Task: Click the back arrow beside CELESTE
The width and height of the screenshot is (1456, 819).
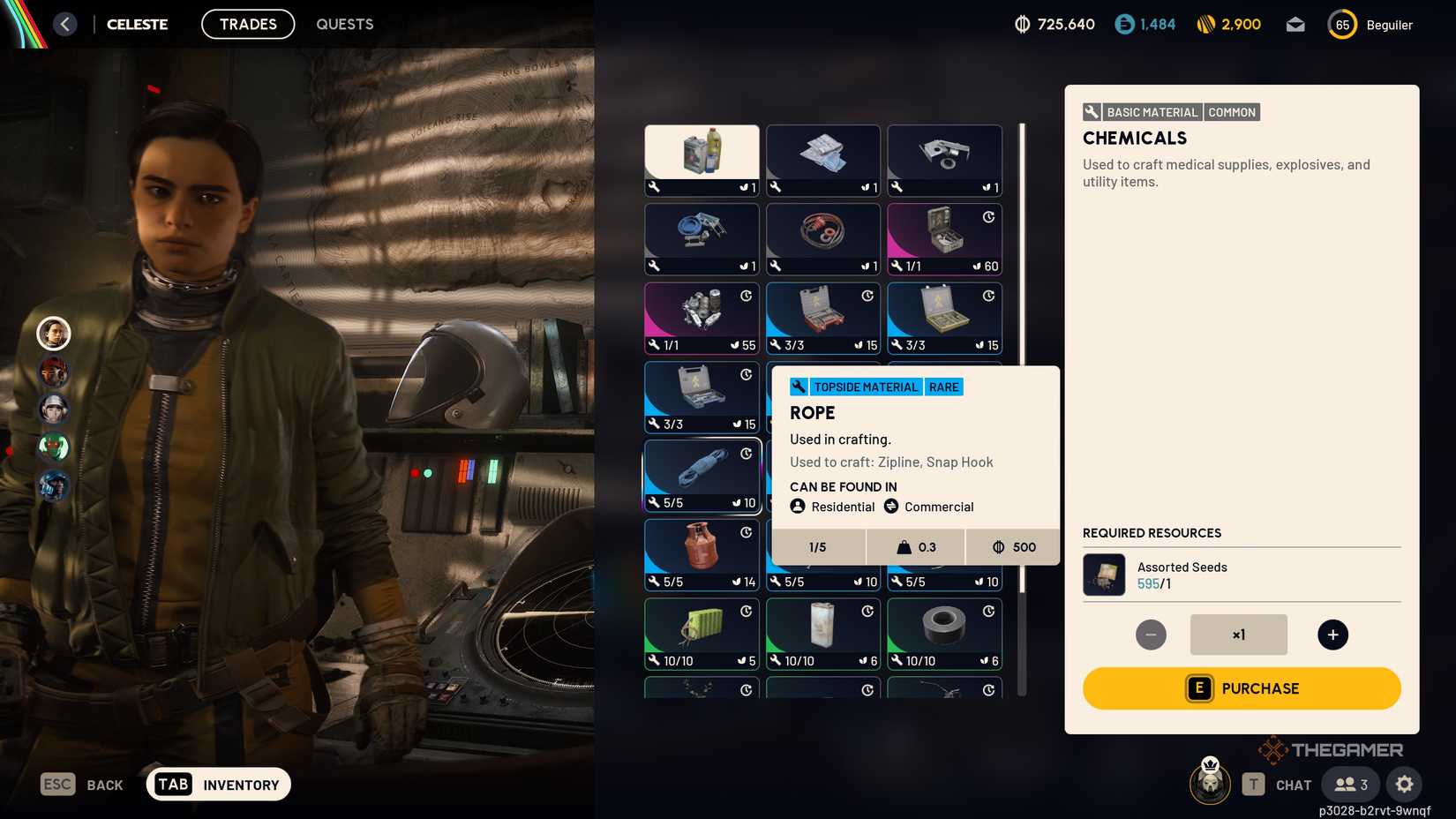Action: (64, 24)
